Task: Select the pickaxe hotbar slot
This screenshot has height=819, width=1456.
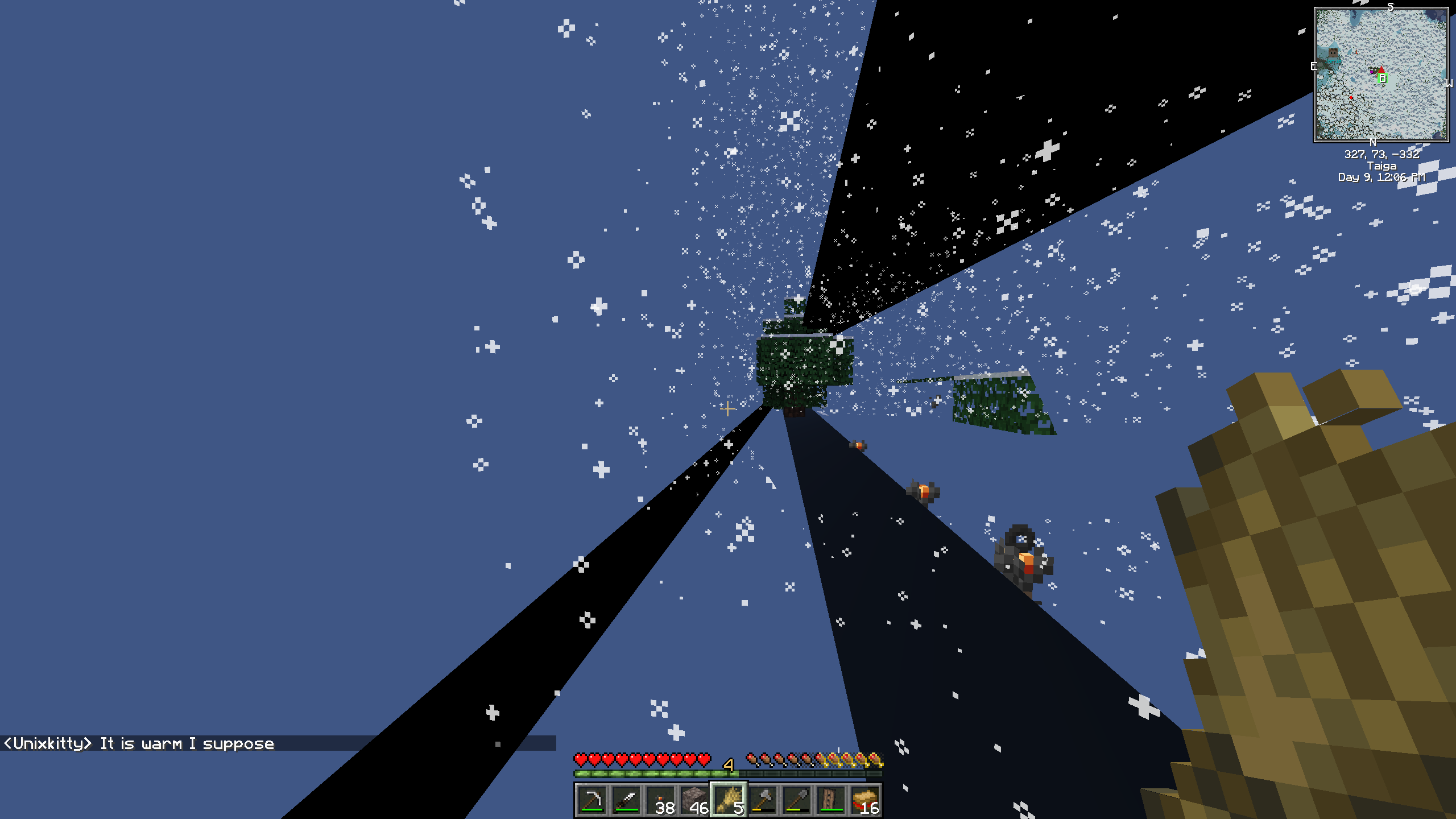Action: click(x=591, y=800)
